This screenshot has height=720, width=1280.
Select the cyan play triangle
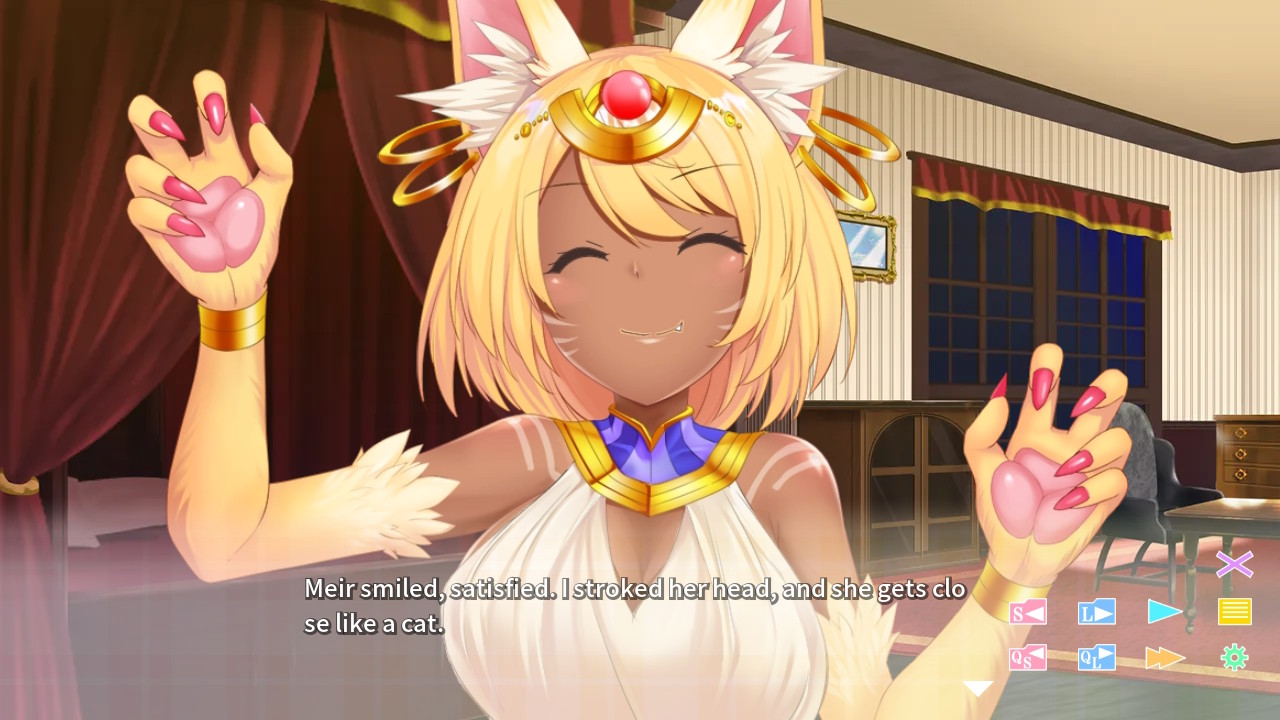click(x=1164, y=611)
